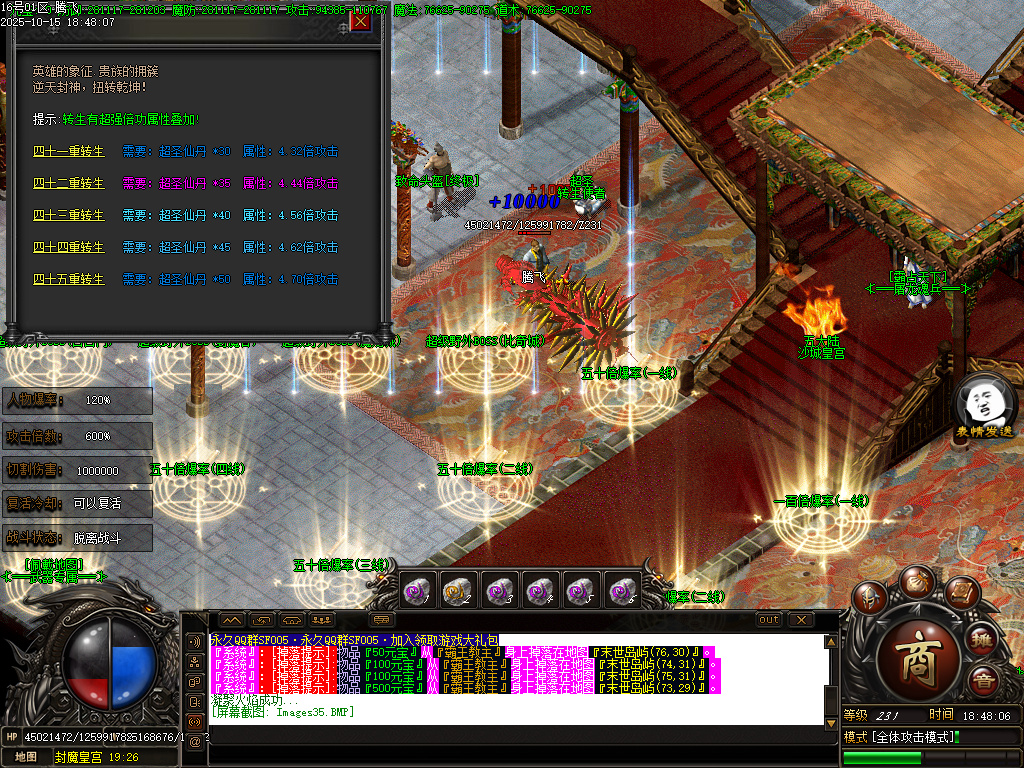
Task: Use the item in hotbar slot 6
Action: (622, 591)
